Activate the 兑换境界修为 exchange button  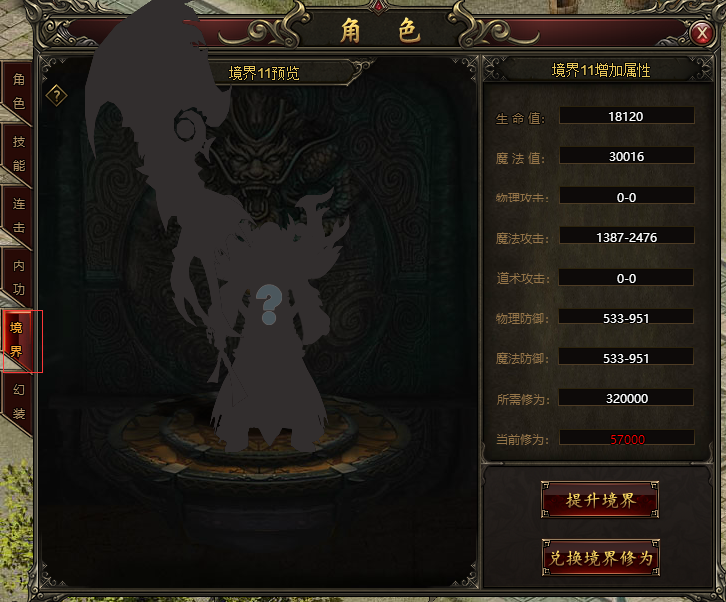coord(599,558)
